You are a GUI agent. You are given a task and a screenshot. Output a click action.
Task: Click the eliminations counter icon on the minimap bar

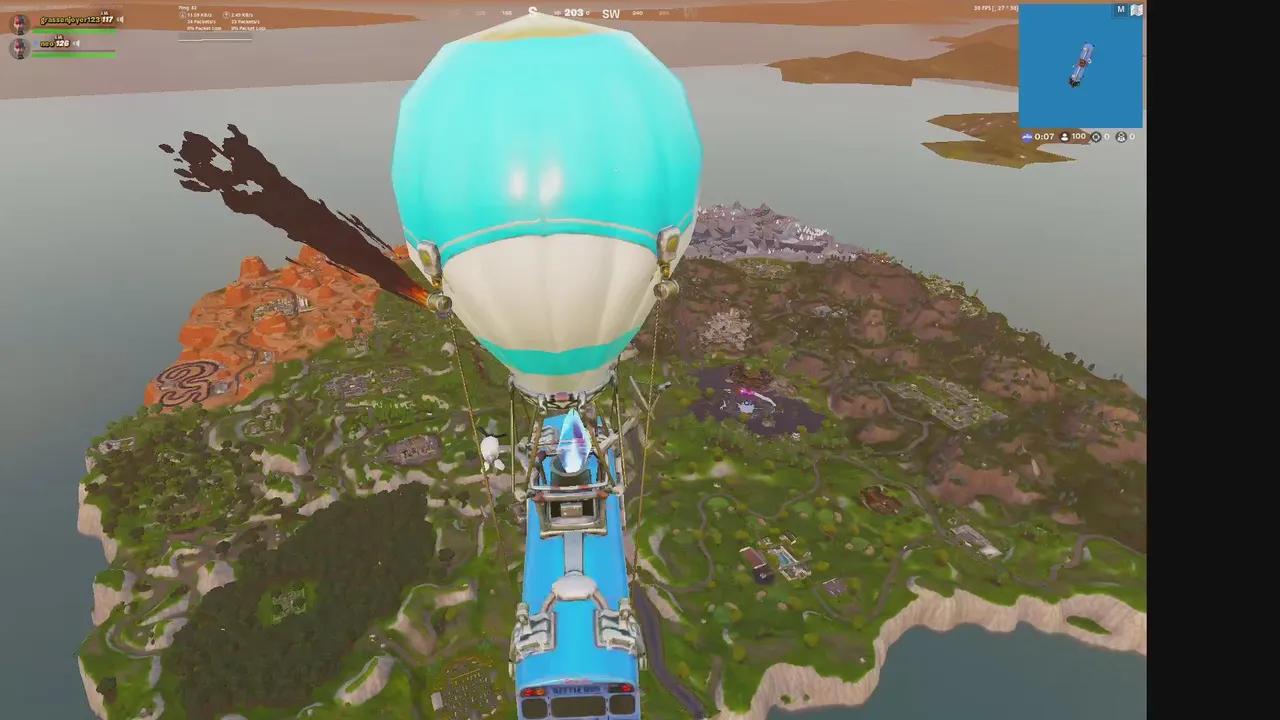(1097, 137)
